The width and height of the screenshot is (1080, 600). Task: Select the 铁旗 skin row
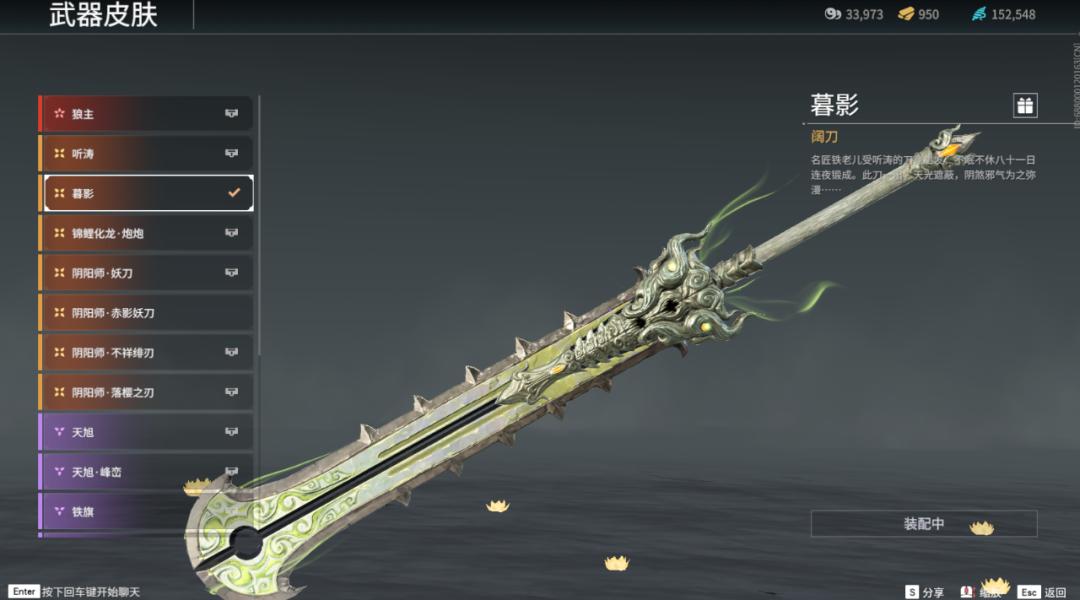pyautogui.click(x=146, y=512)
